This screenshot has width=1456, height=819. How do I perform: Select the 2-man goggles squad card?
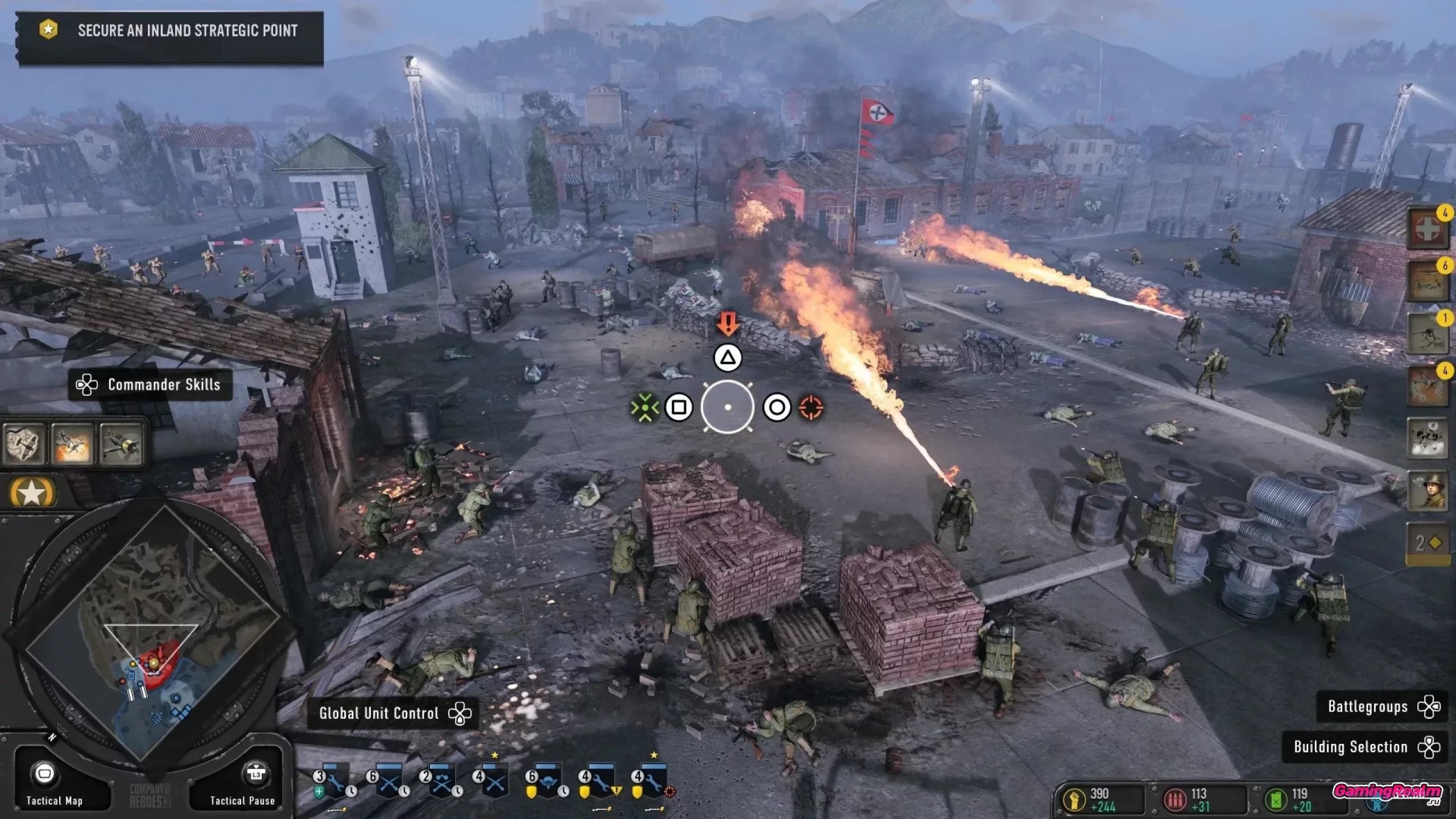441,783
